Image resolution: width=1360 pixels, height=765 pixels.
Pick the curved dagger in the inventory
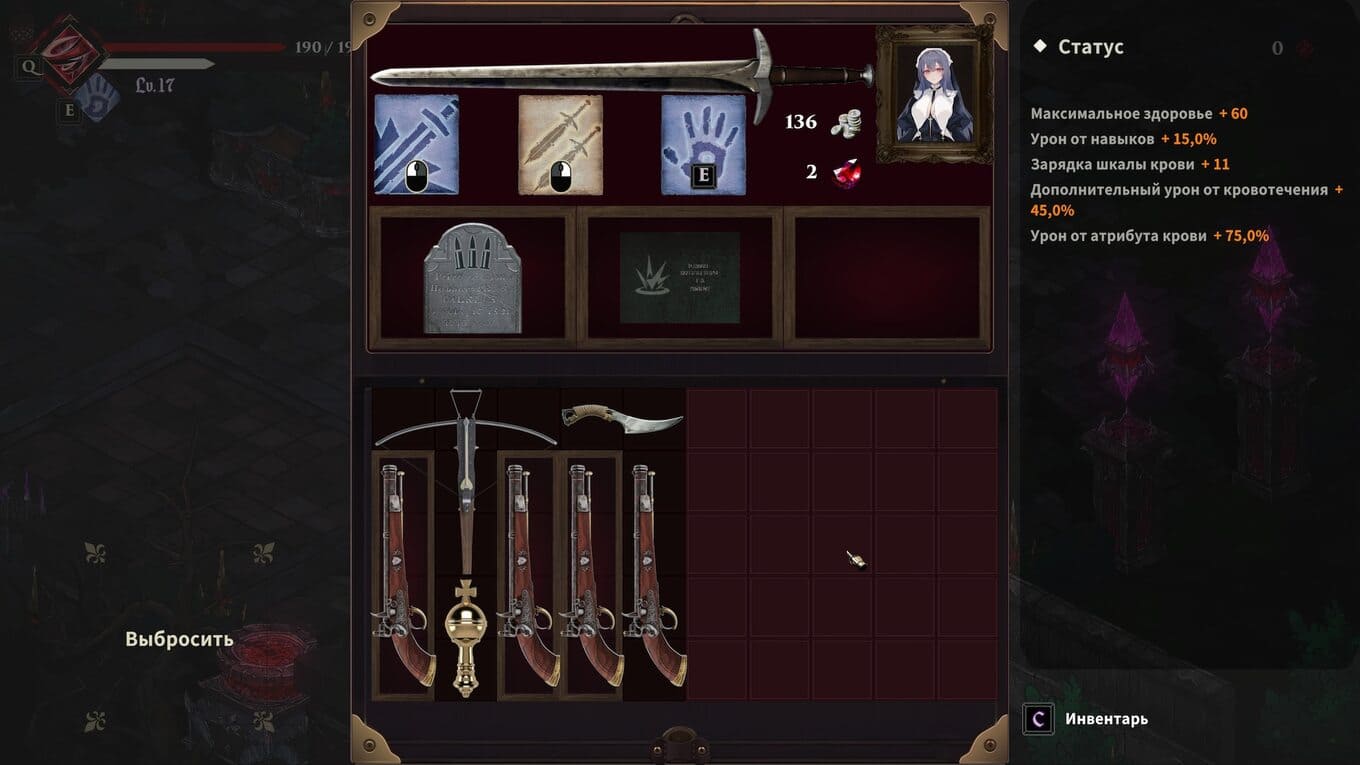[622, 419]
